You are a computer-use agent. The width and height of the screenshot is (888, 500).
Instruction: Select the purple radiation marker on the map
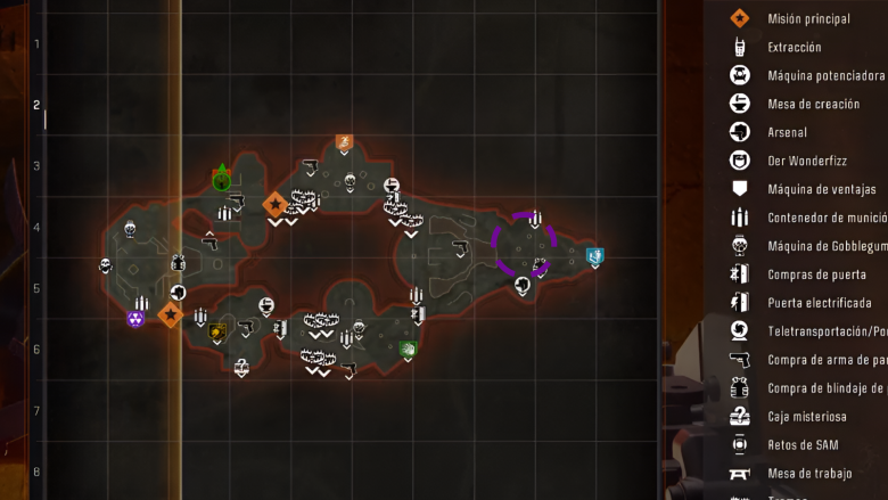[x=136, y=319]
